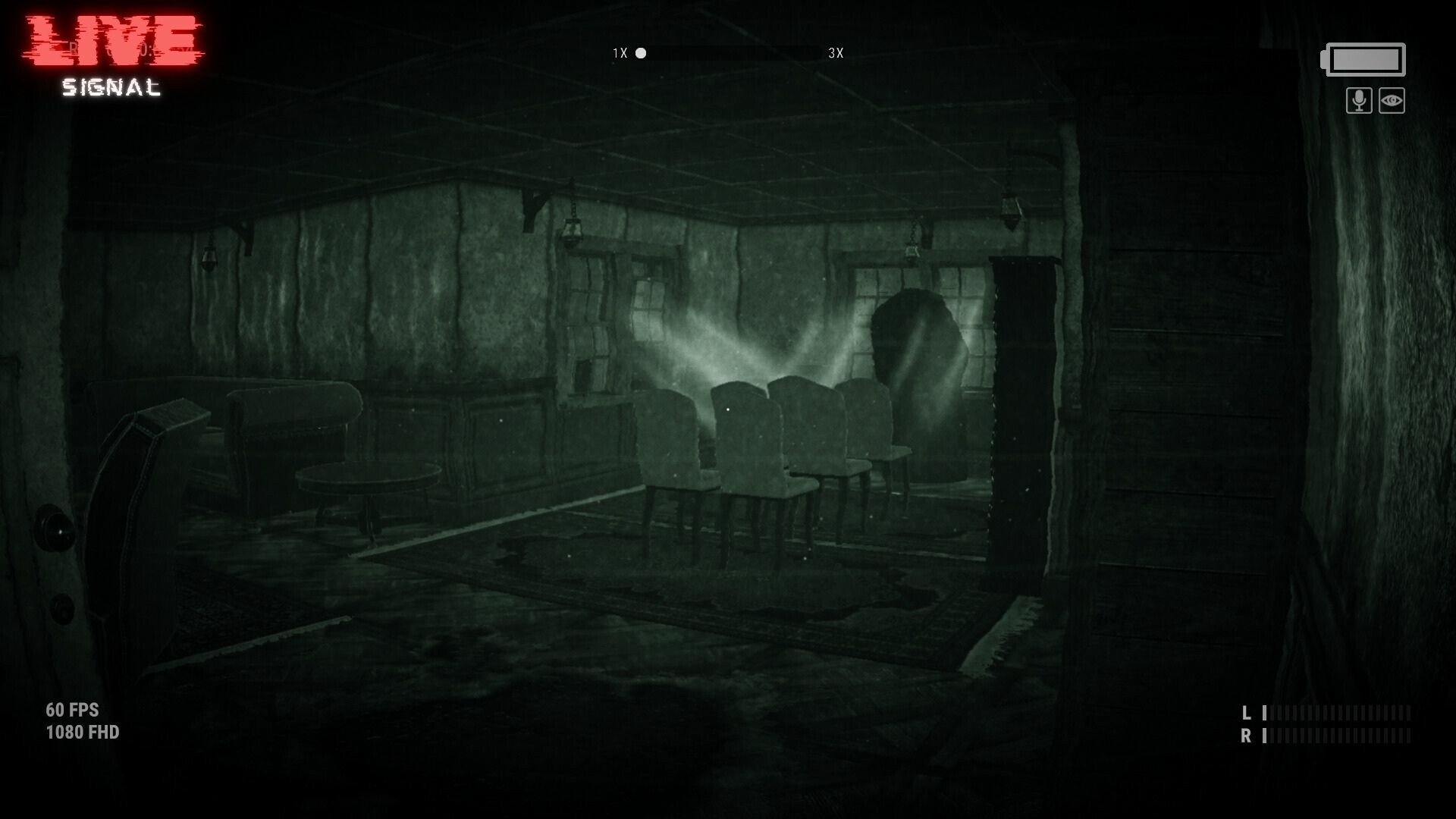Click the 60 FPS indicator
This screenshot has width=1456, height=819.
[72, 711]
